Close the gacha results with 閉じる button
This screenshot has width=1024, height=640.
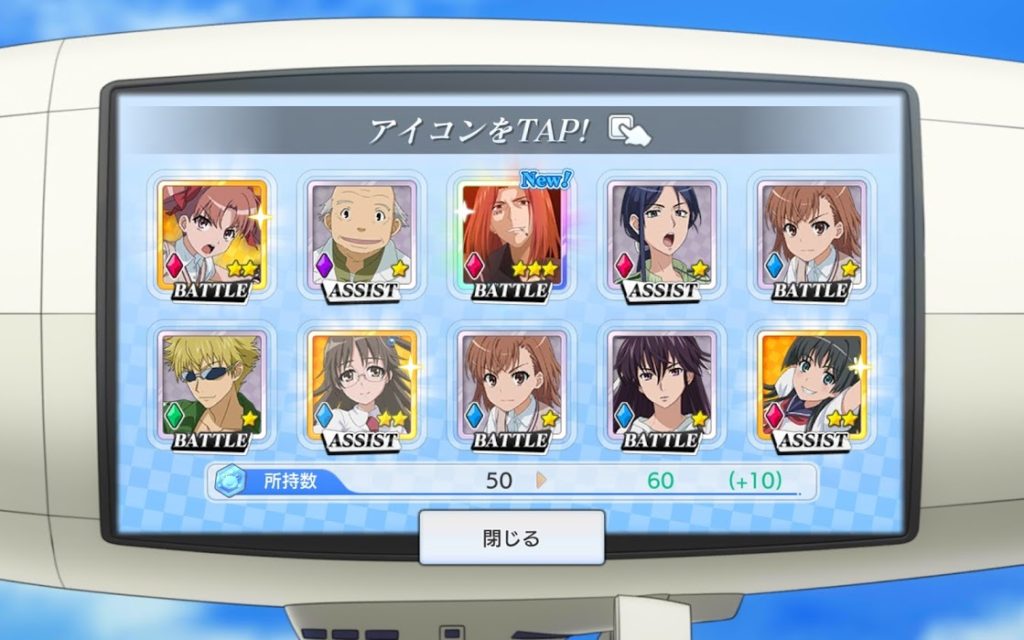[x=511, y=538]
